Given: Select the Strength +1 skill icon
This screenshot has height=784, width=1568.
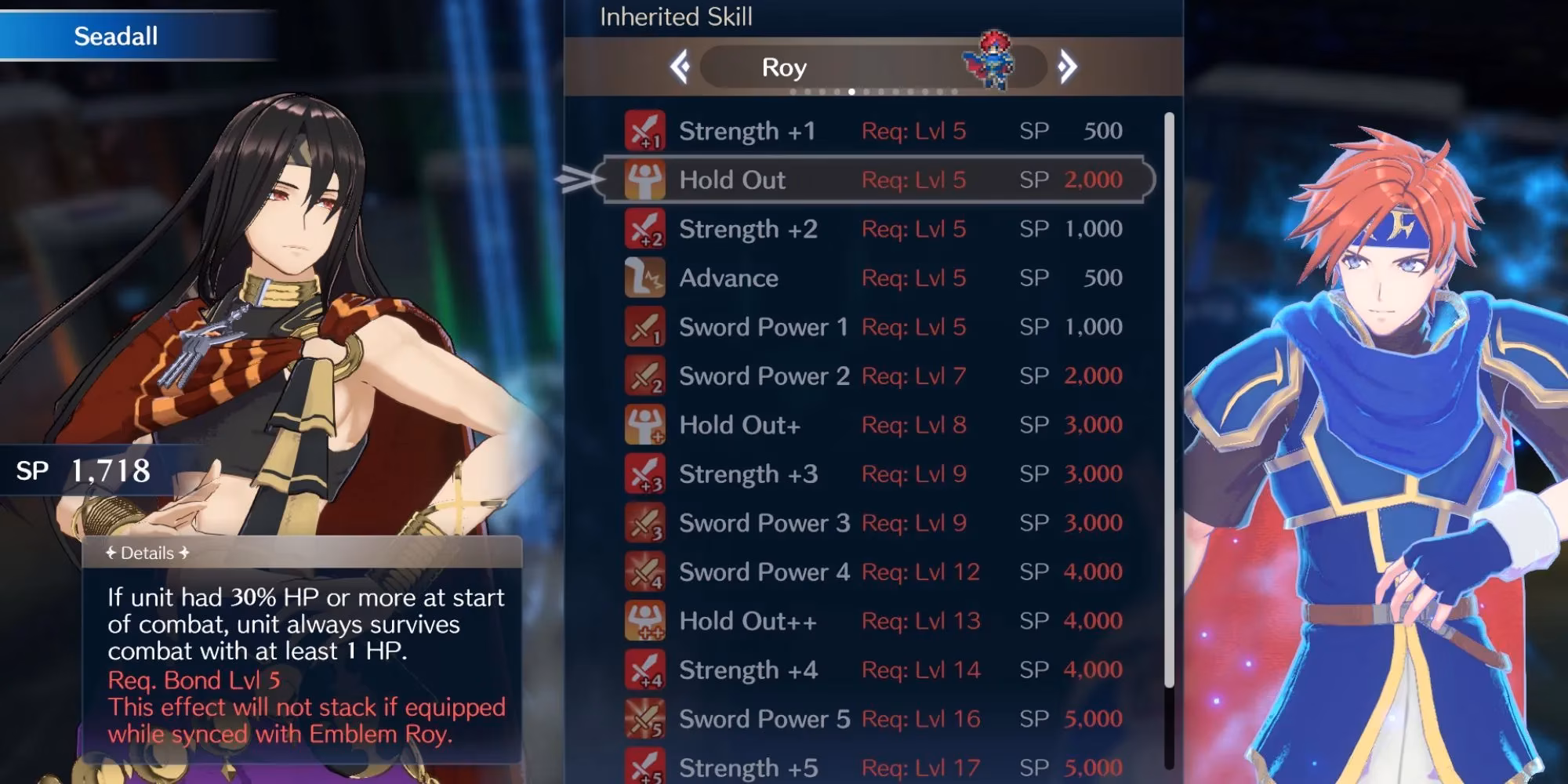Looking at the screenshot, I should [x=643, y=130].
